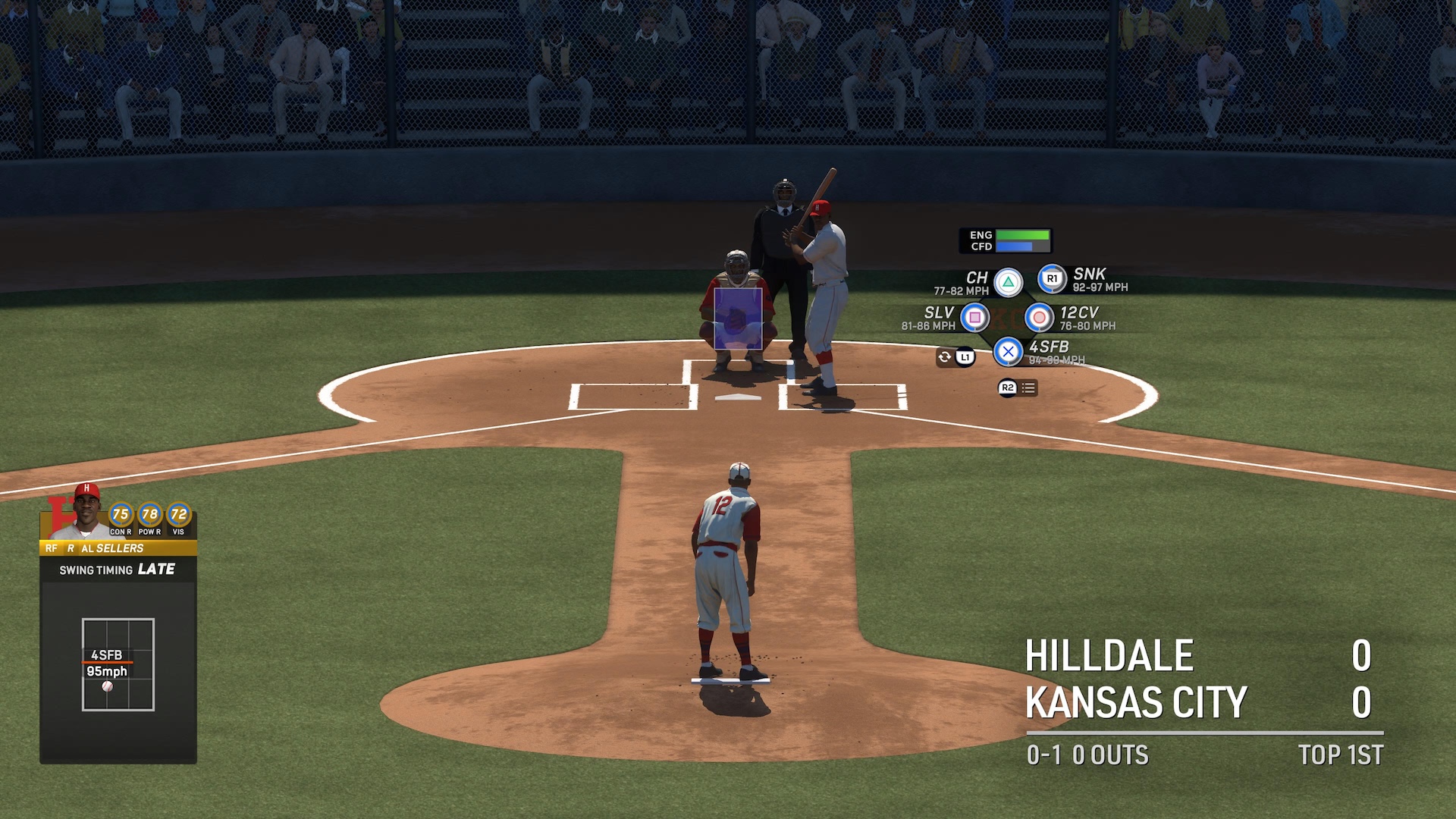
Task: Select the CH changeup pitch option
Action: tap(1008, 283)
